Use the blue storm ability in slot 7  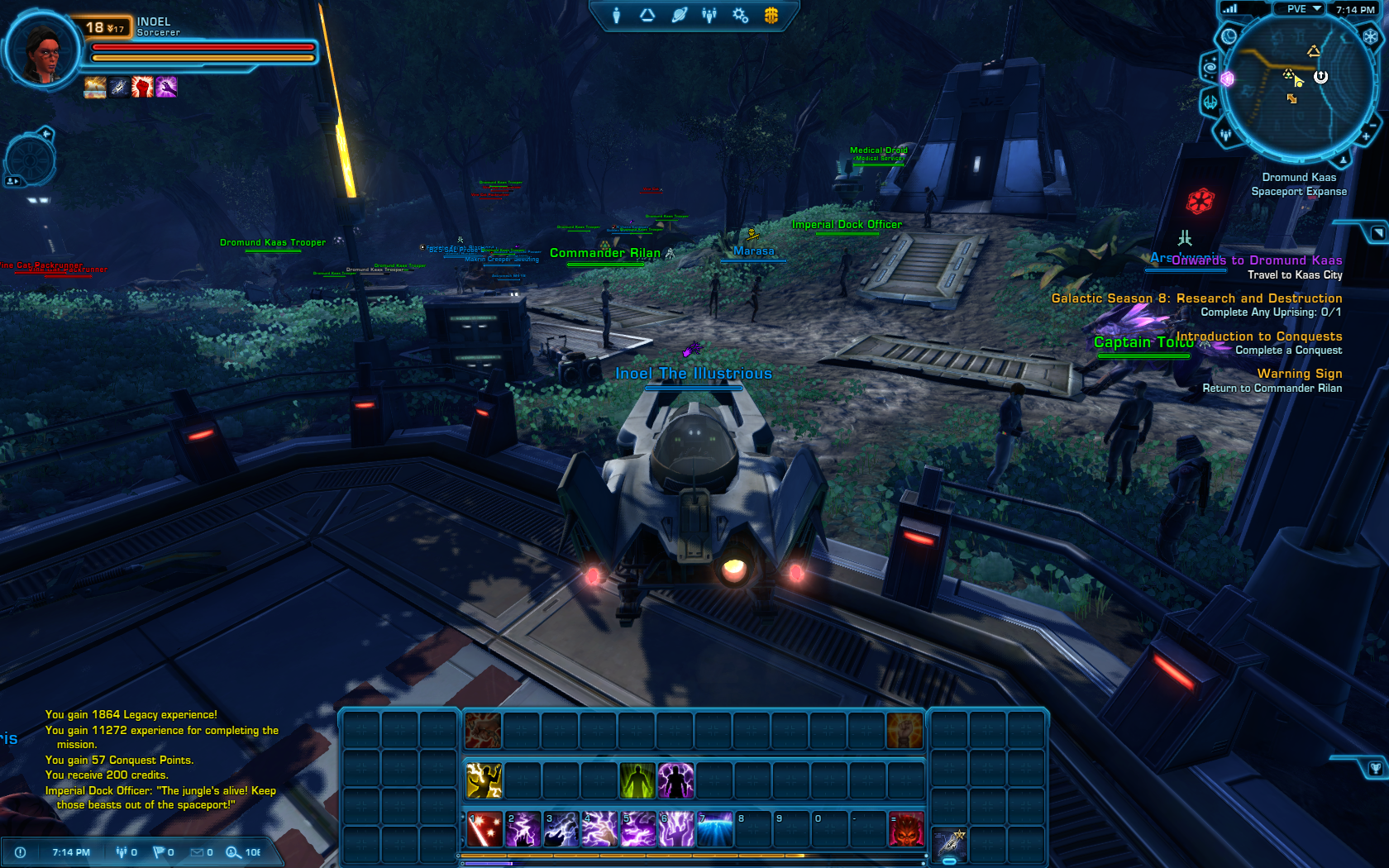pos(715,829)
